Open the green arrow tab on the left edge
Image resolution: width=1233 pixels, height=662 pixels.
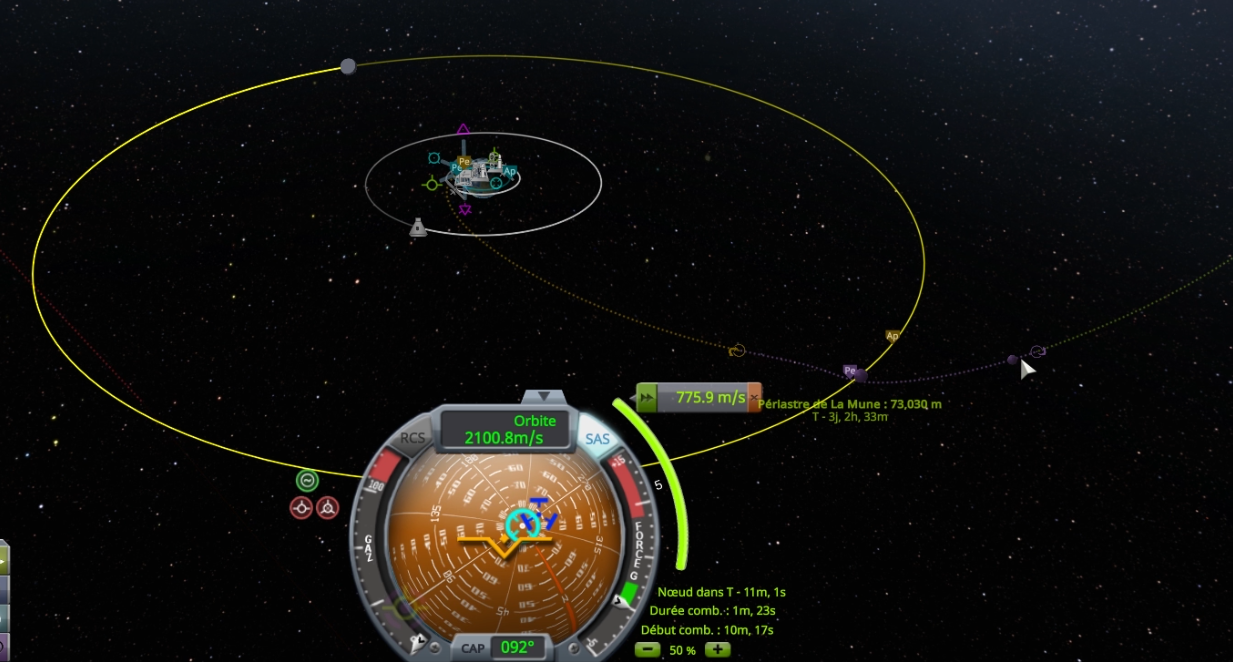(3, 559)
